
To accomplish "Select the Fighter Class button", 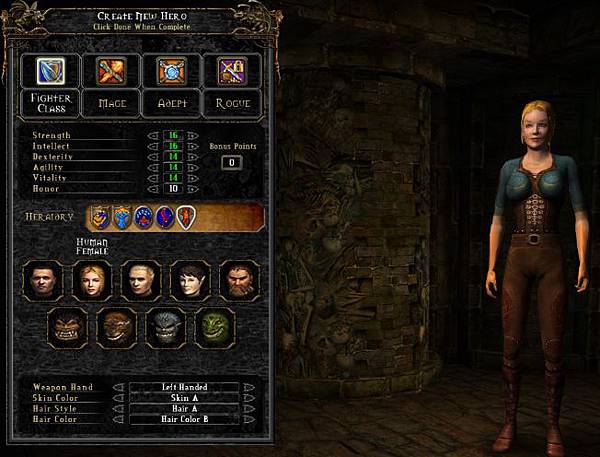I will pyautogui.click(x=48, y=101).
